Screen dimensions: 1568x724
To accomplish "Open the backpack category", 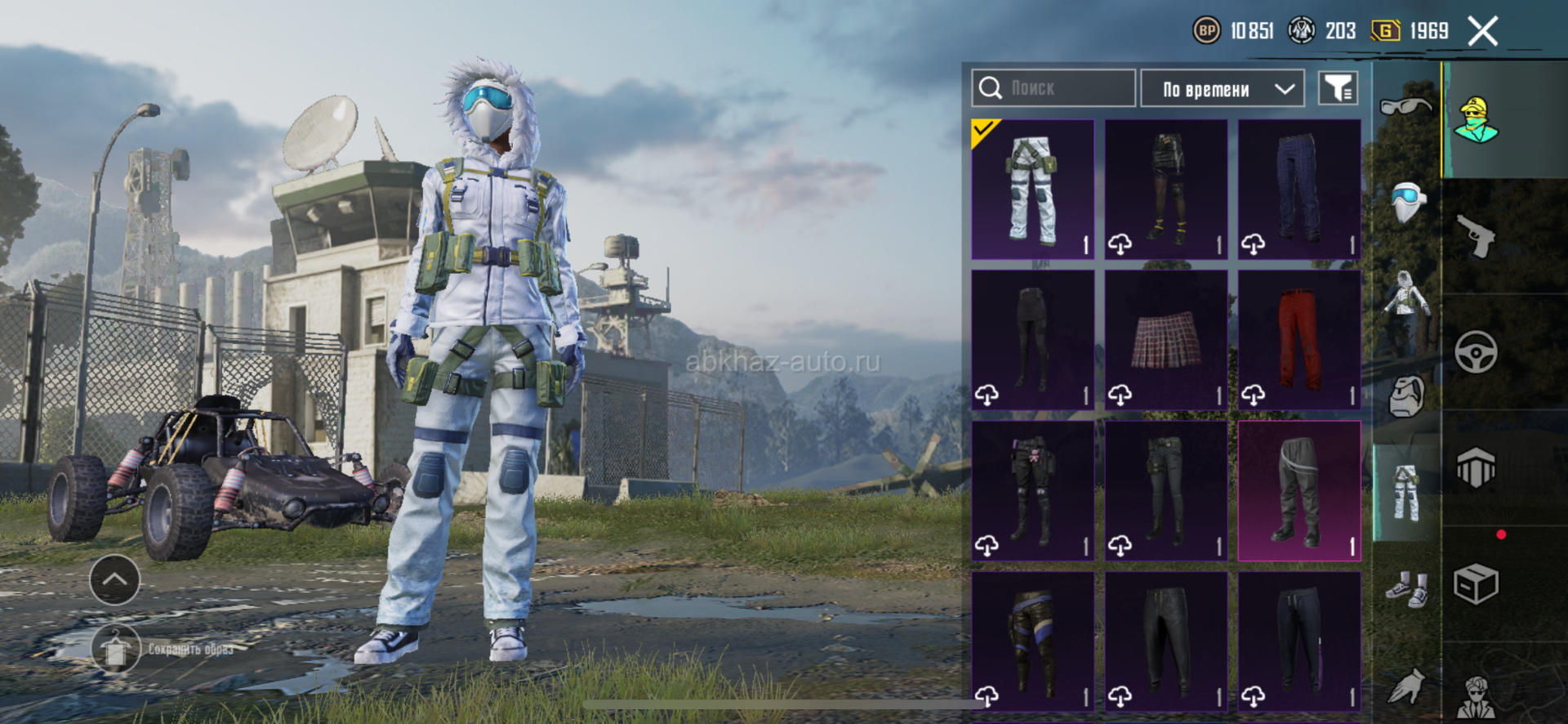I will pos(1406,397).
